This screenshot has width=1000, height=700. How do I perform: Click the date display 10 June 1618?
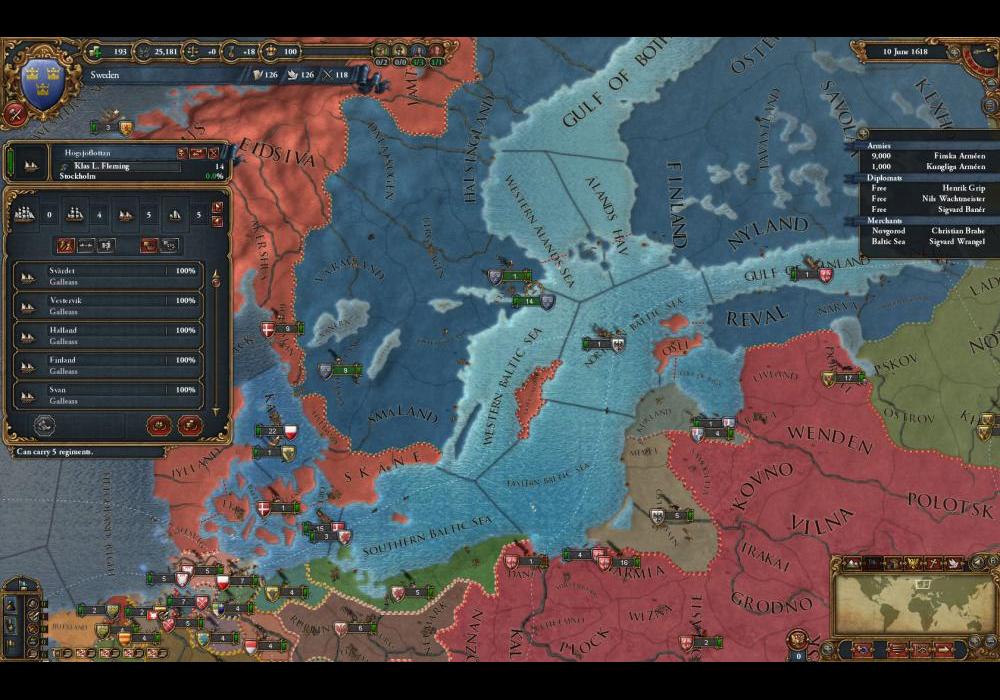(x=910, y=50)
